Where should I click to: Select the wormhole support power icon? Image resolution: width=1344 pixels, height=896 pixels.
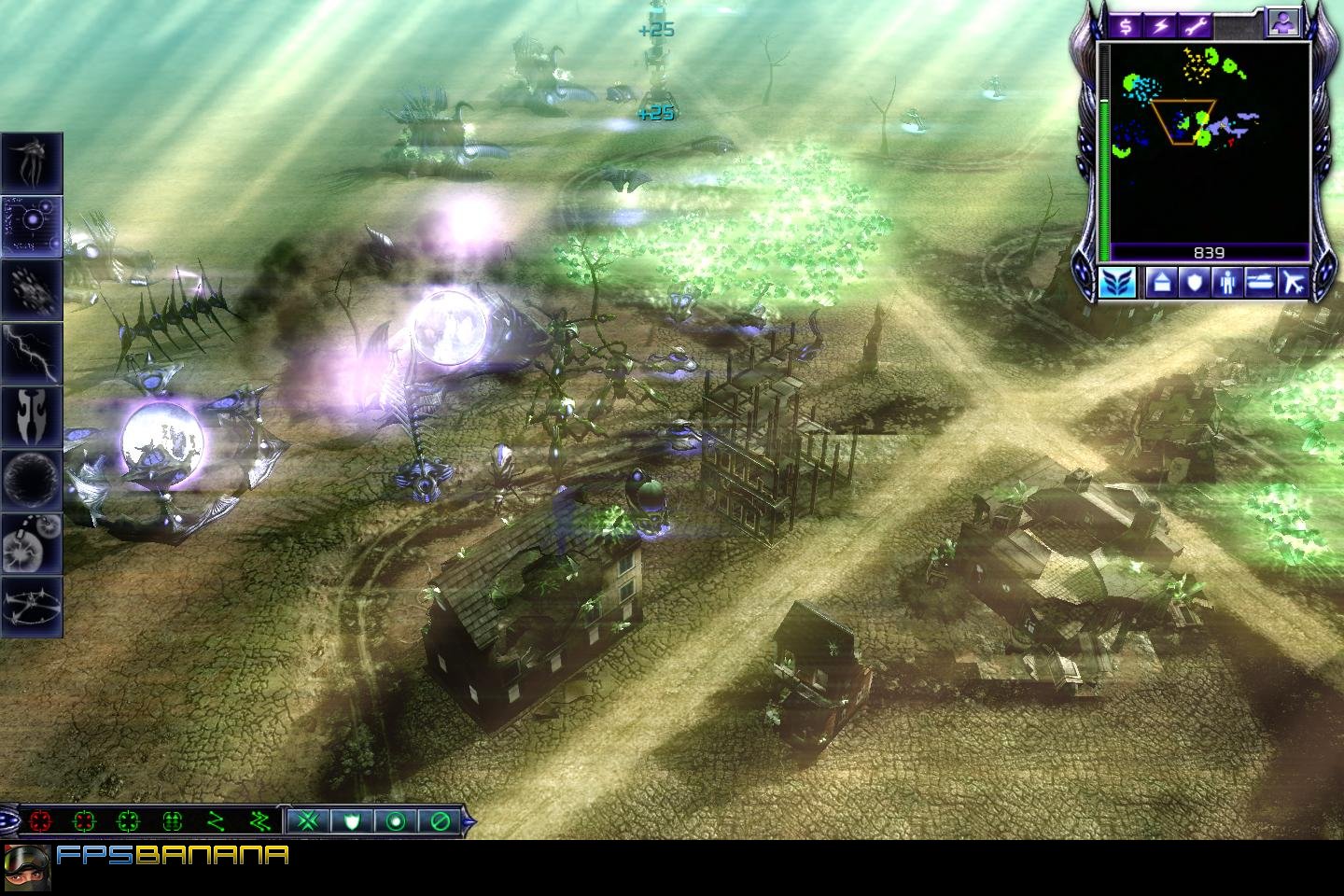click(31, 478)
